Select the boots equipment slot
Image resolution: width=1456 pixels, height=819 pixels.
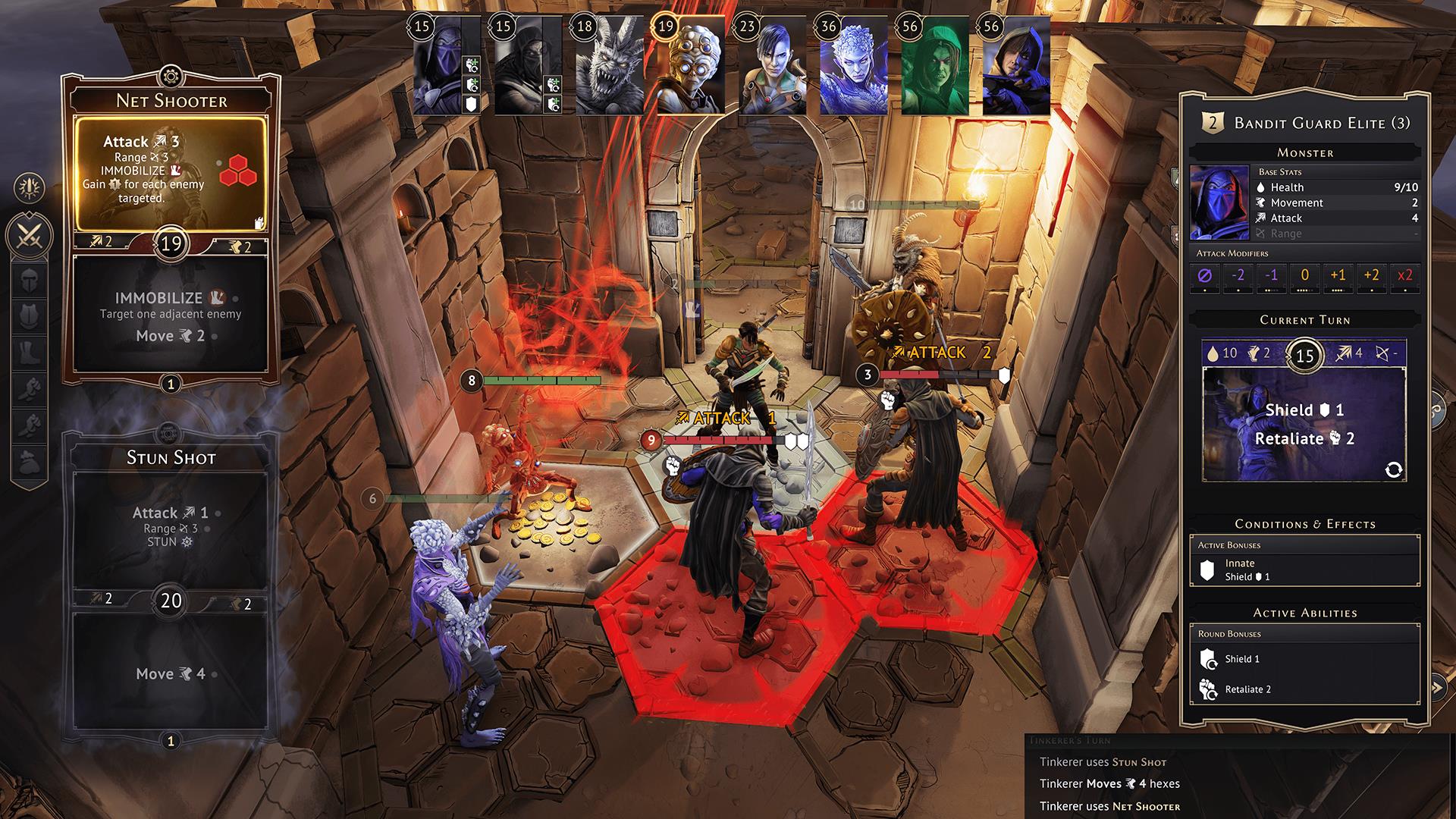coord(30,353)
